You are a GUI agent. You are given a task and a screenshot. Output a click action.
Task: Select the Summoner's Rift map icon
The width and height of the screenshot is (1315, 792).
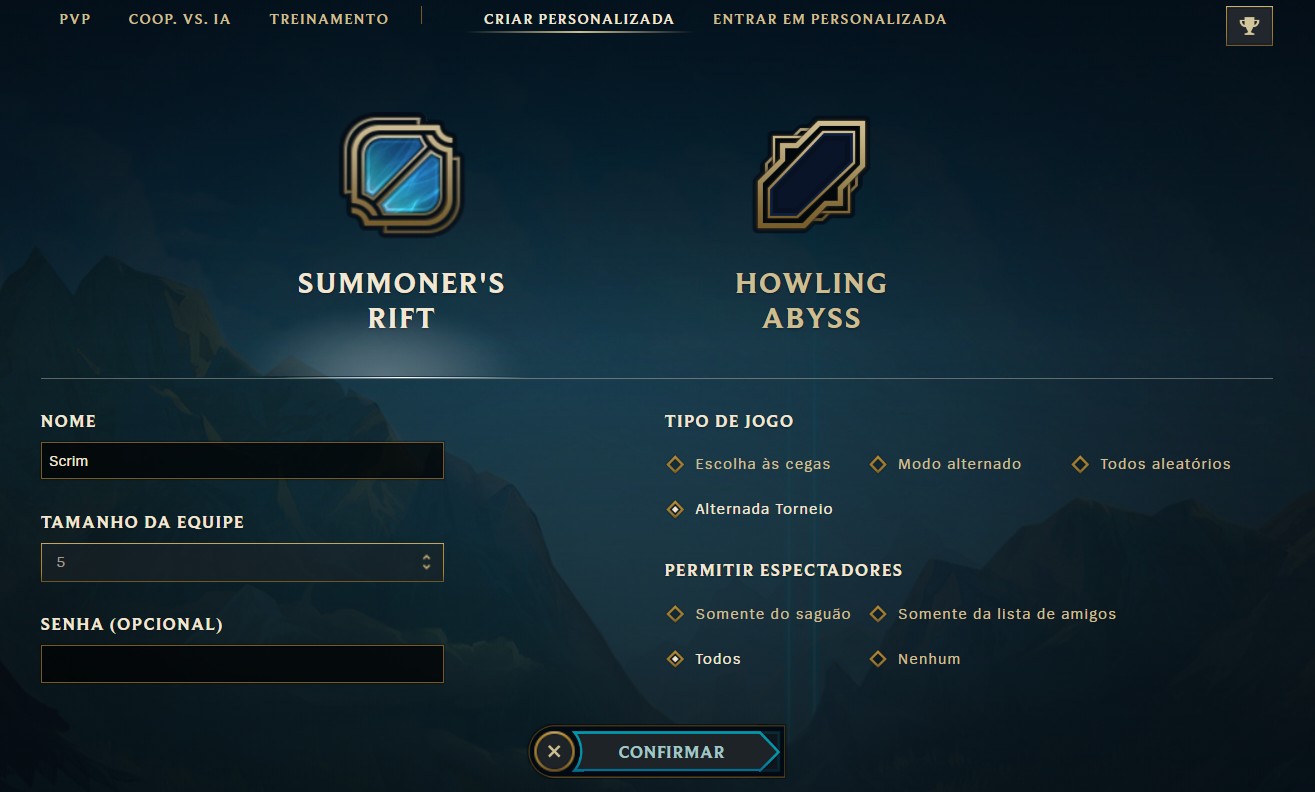pos(399,175)
